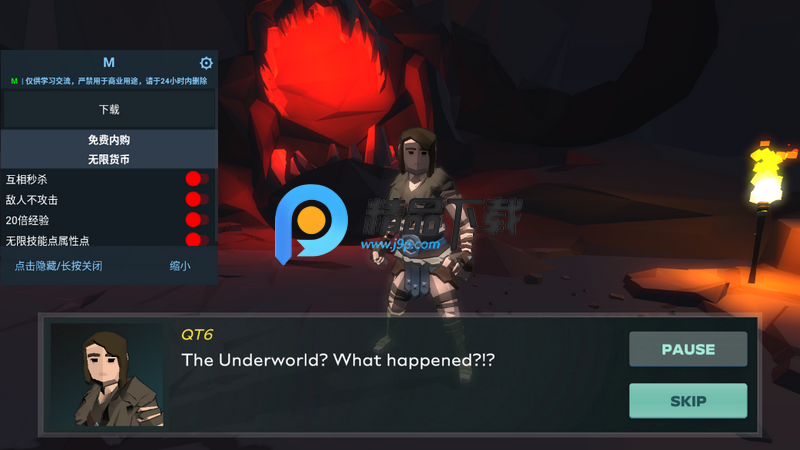Viewport: 800px width, 450px height.
Task: Click the 下载 download button
Action: 109,110
